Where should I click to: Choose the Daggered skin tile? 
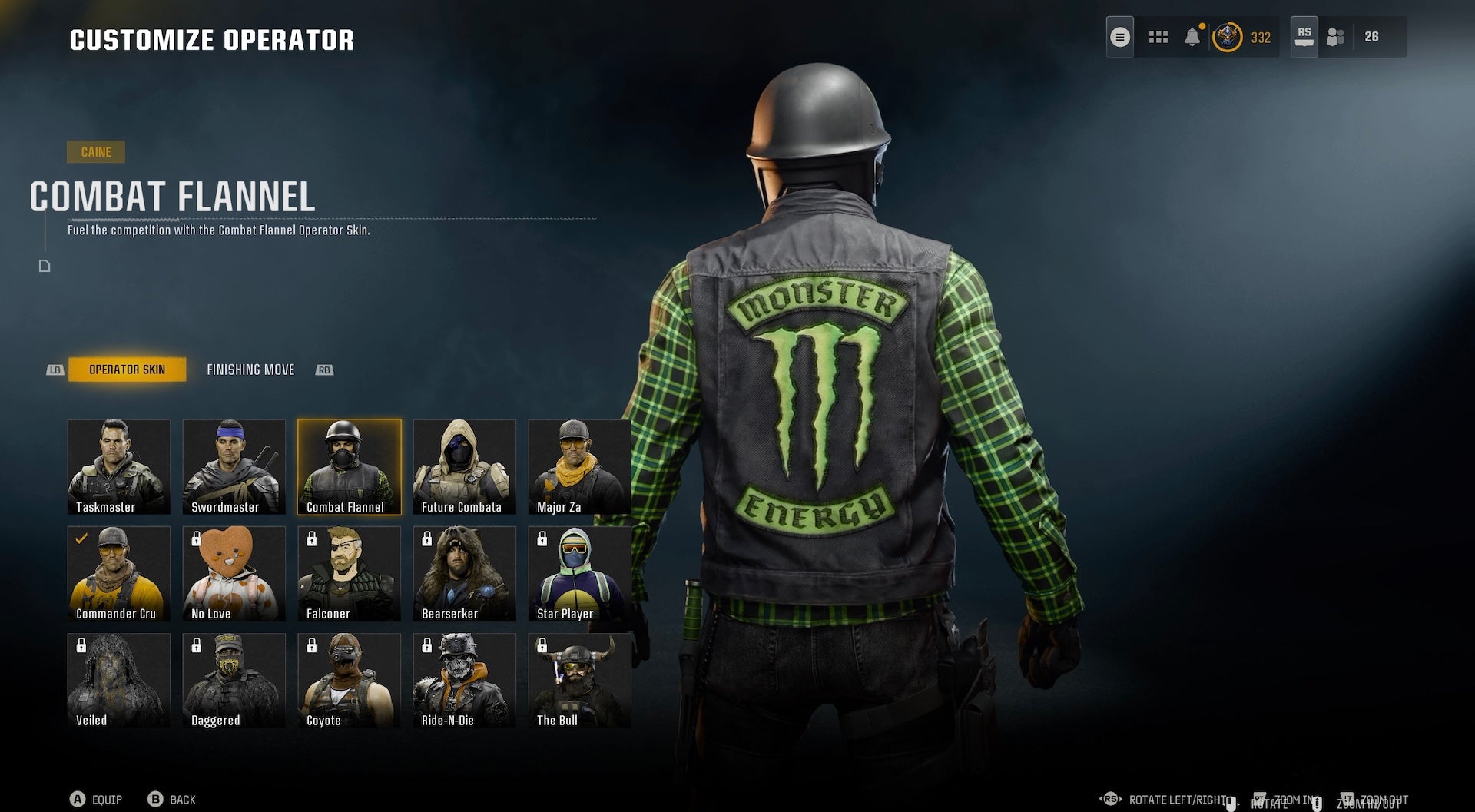pyautogui.click(x=234, y=680)
